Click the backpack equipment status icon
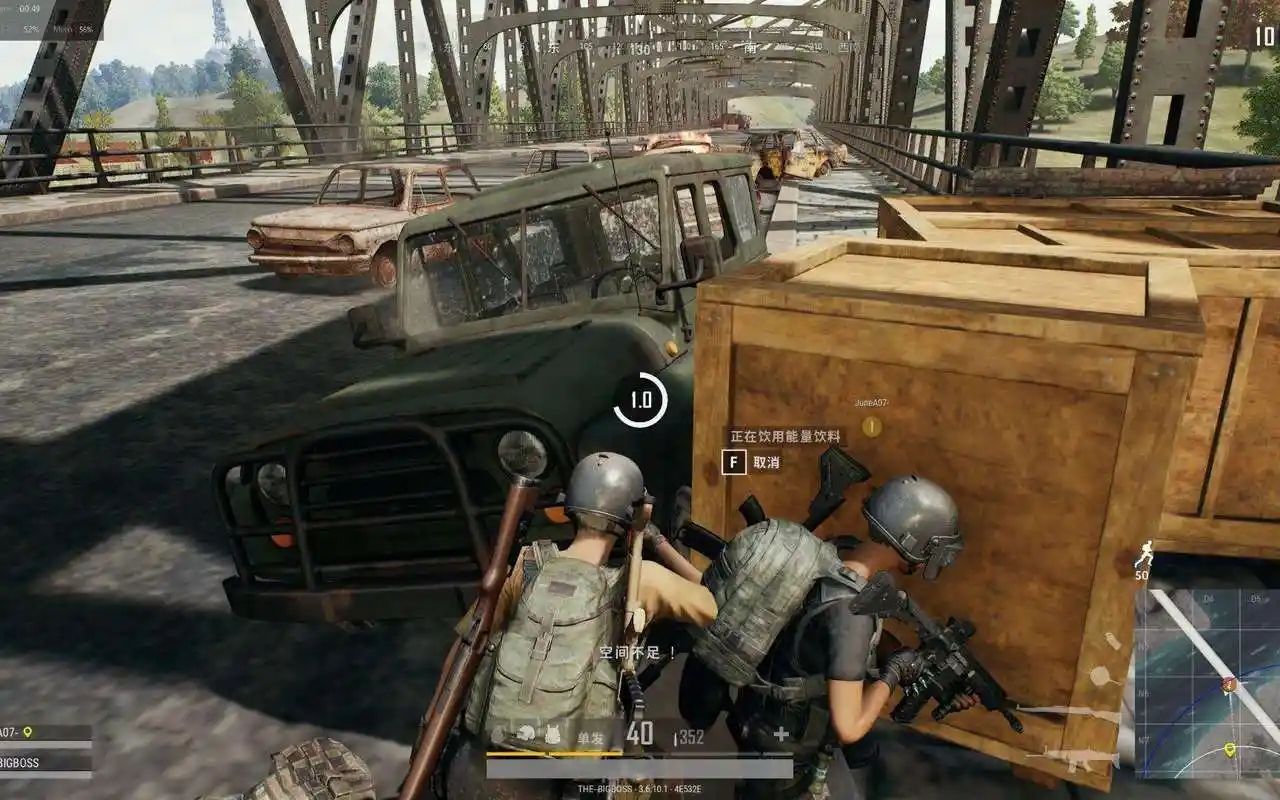 [552, 735]
